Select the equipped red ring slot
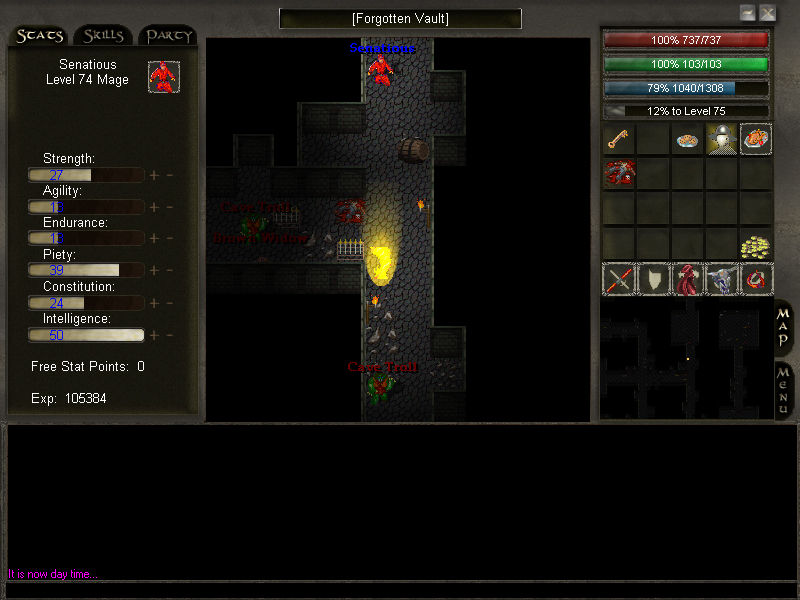The height and width of the screenshot is (600, 800). pos(756,279)
